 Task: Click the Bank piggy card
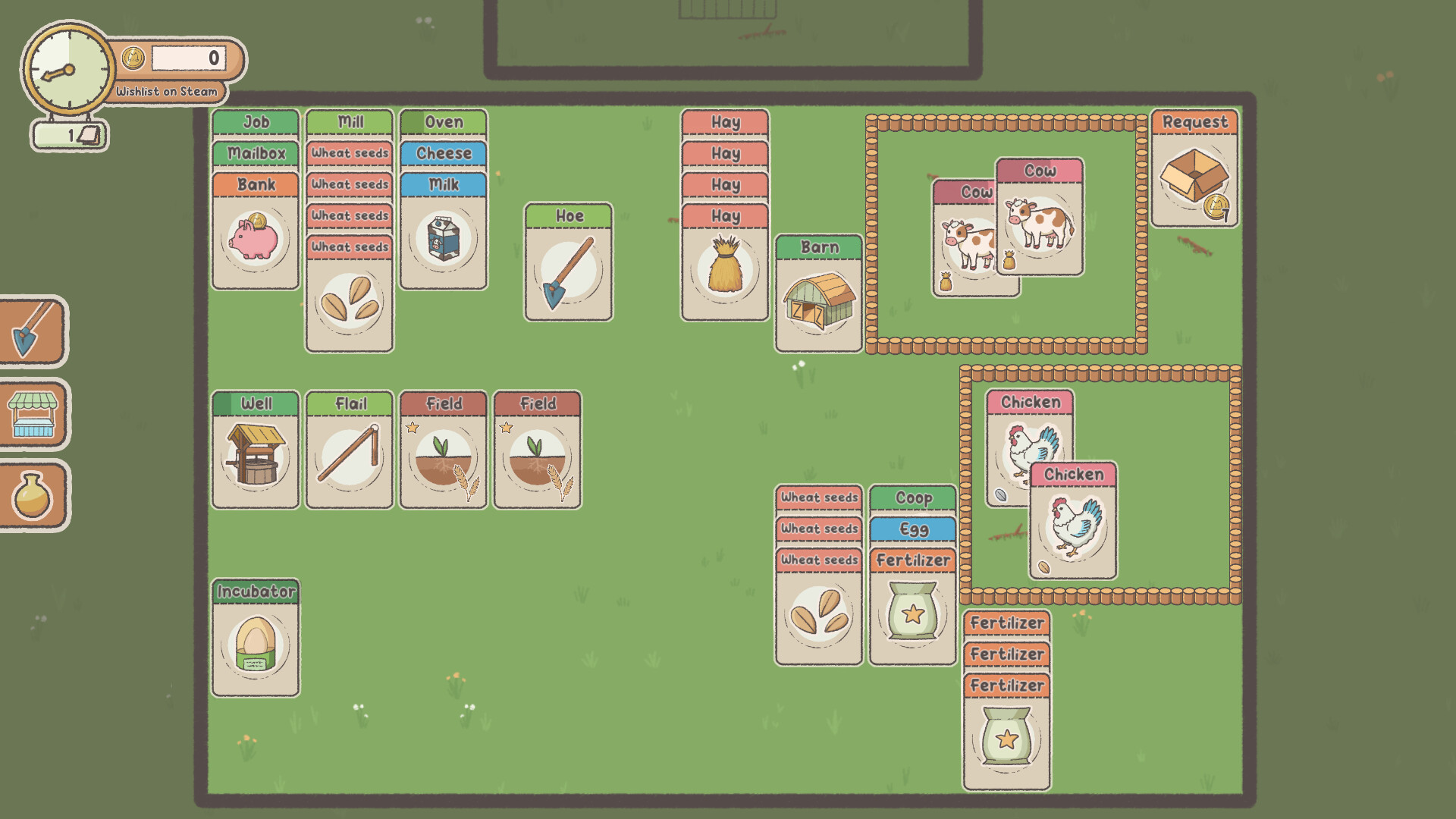click(x=255, y=237)
